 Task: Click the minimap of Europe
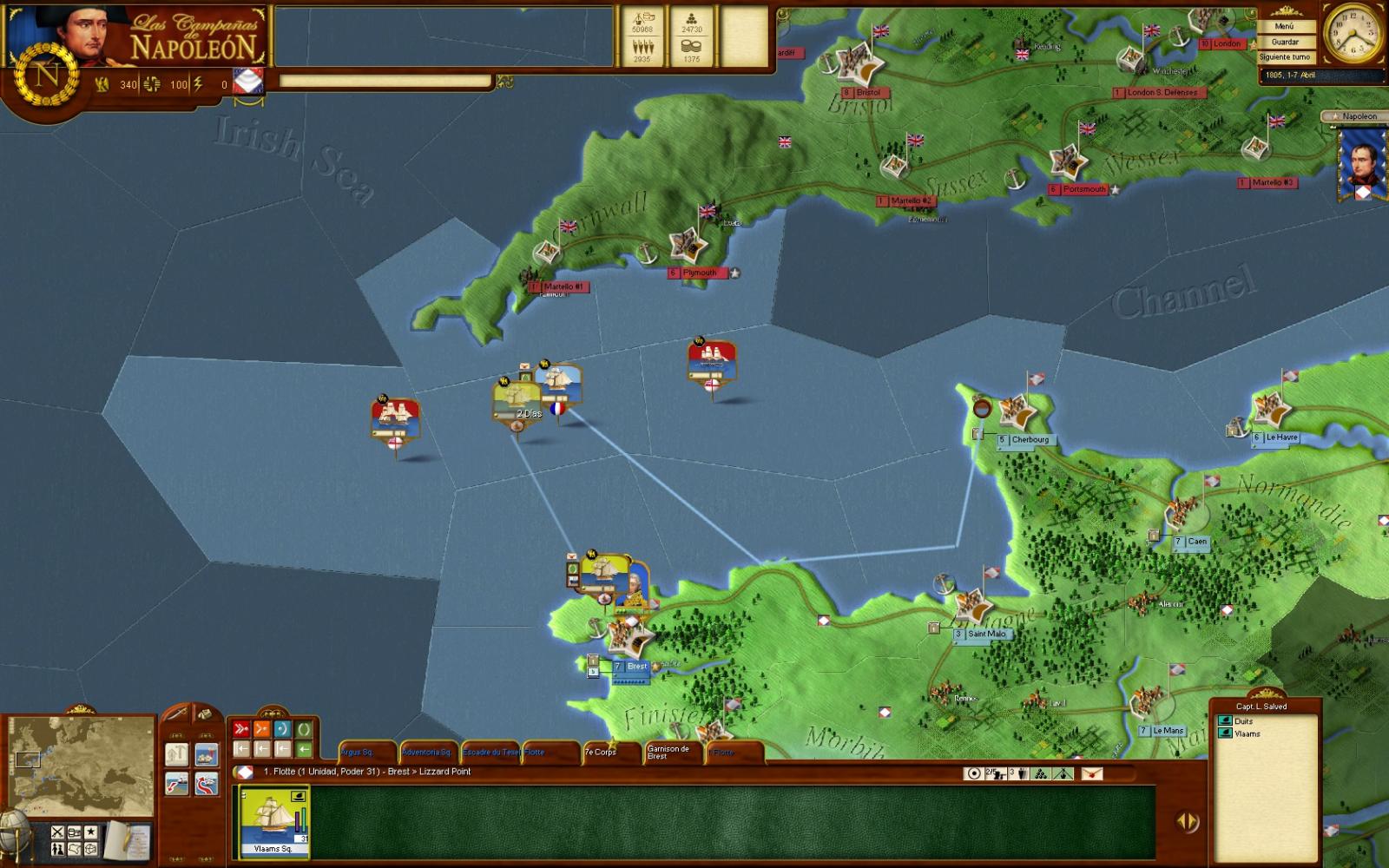pyautogui.click(x=82, y=765)
